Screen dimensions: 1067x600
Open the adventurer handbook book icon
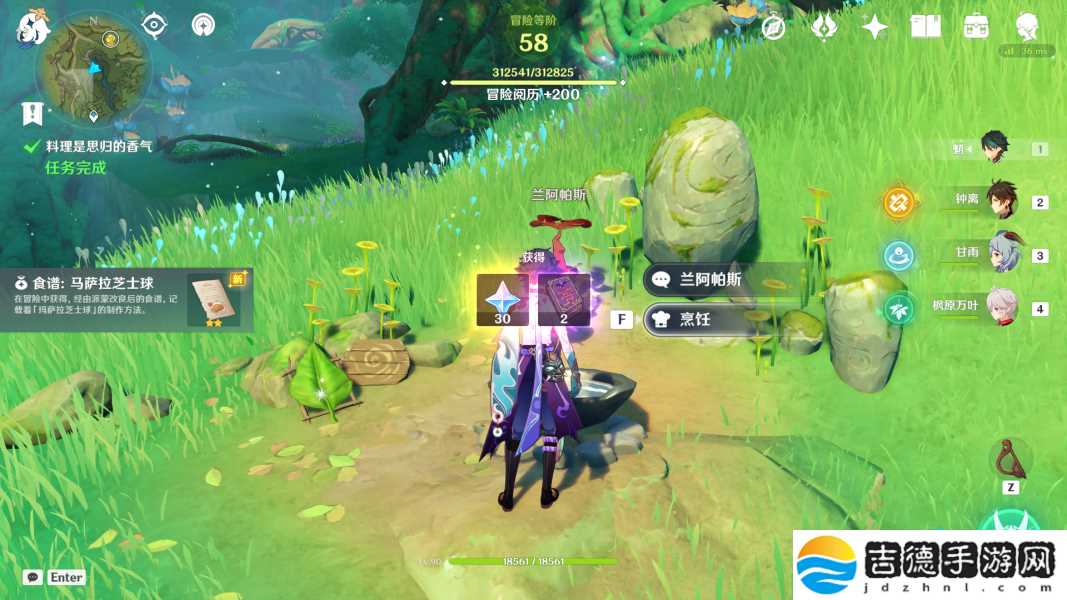click(926, 27)
